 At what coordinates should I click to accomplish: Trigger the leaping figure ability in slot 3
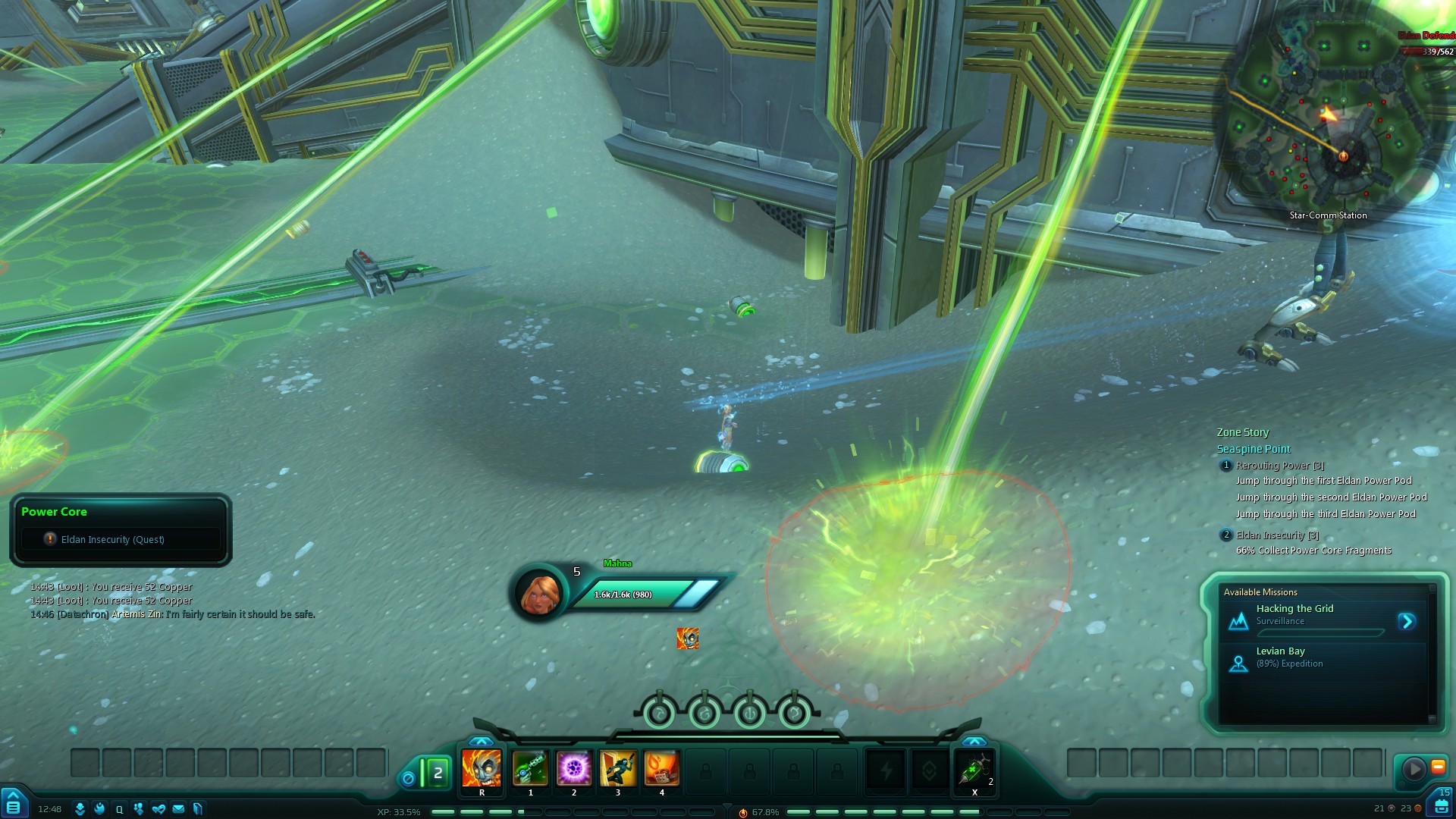[x=618, y=769]
